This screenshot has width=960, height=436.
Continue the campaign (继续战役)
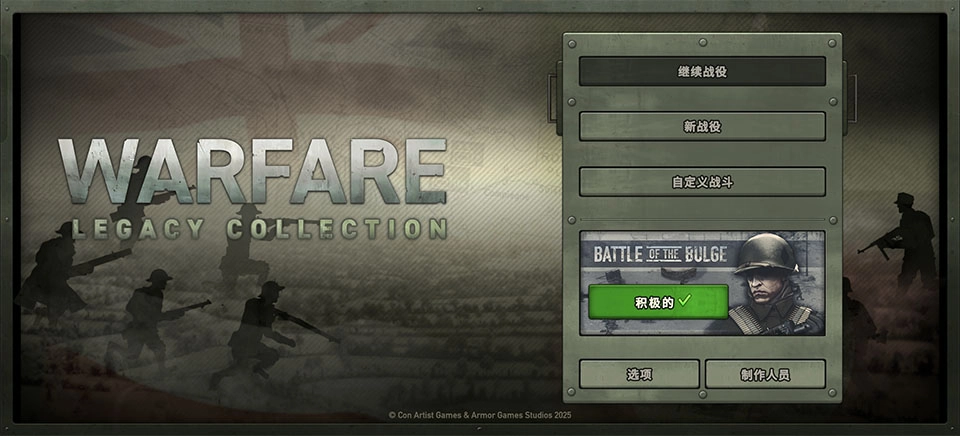pyautogui.click(x=702, y=72)
